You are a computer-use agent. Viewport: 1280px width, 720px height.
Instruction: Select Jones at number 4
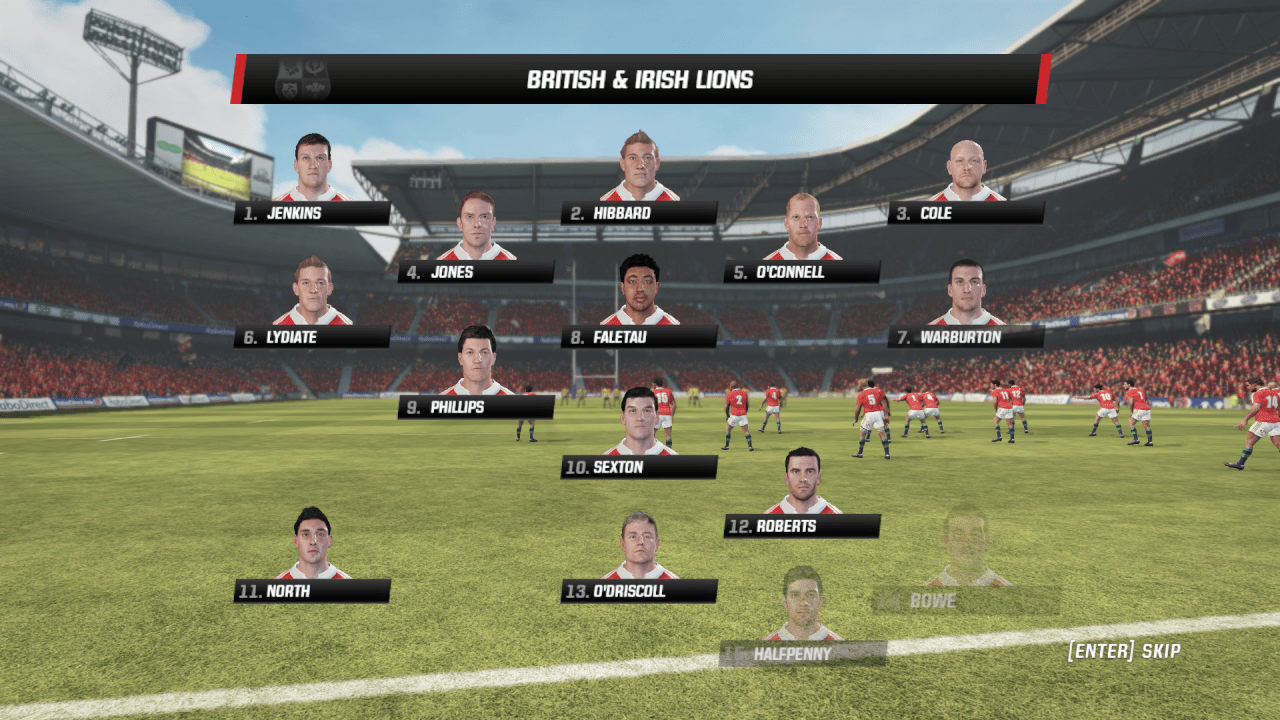click(x=476, y=272)
